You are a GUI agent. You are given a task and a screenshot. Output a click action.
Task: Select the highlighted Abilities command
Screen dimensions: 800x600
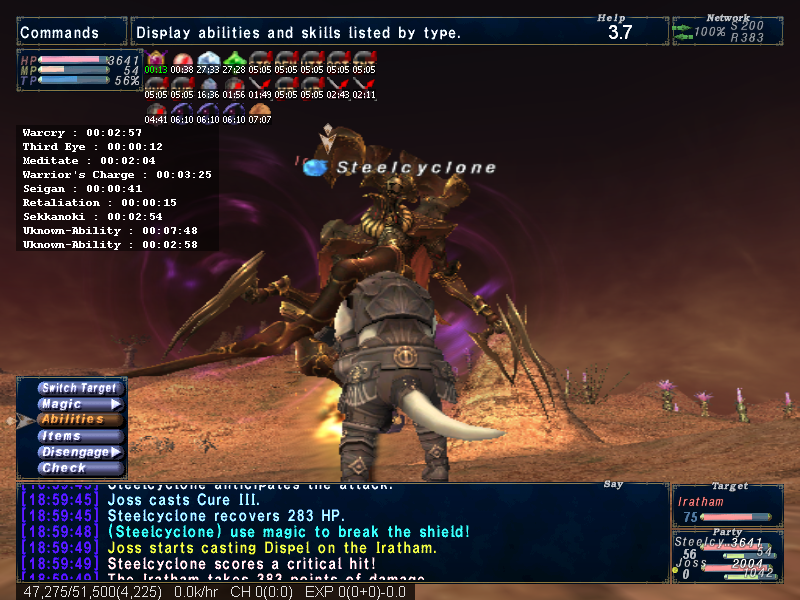pyautogui.click(x=80, y=420)
